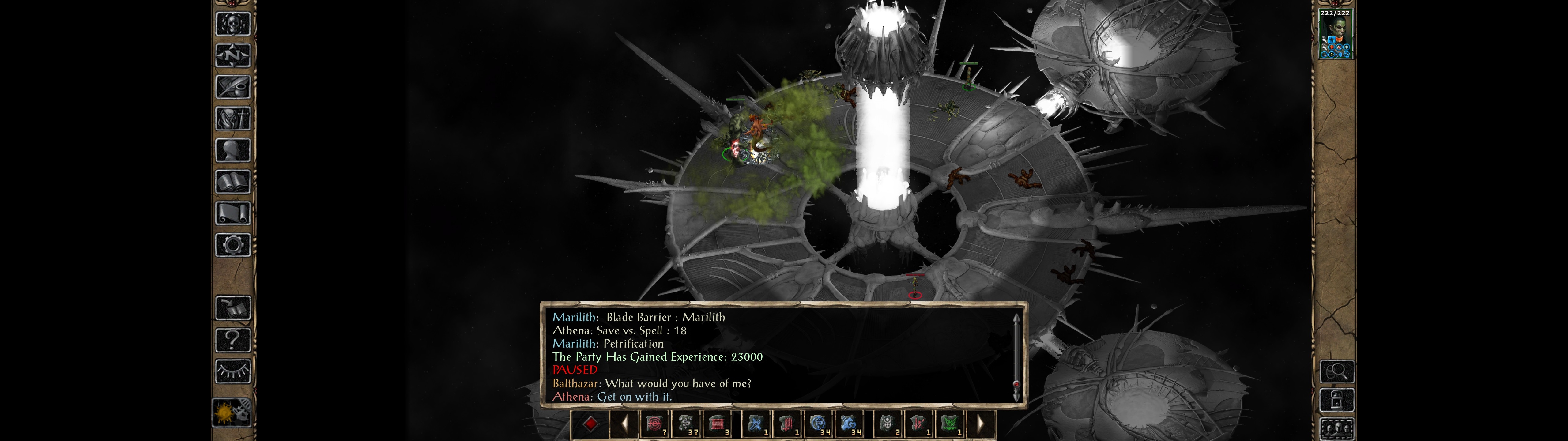Click the magnifying glass zoom icon on right sidebar
Image resolution: width=1568 pixels, height=441 pixels.
coord(1337,372)
